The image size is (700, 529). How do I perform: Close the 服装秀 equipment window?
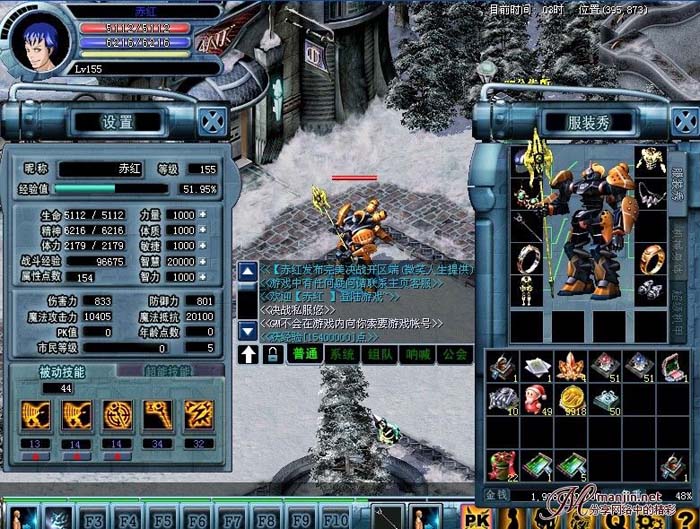click(x=682, y=122)
